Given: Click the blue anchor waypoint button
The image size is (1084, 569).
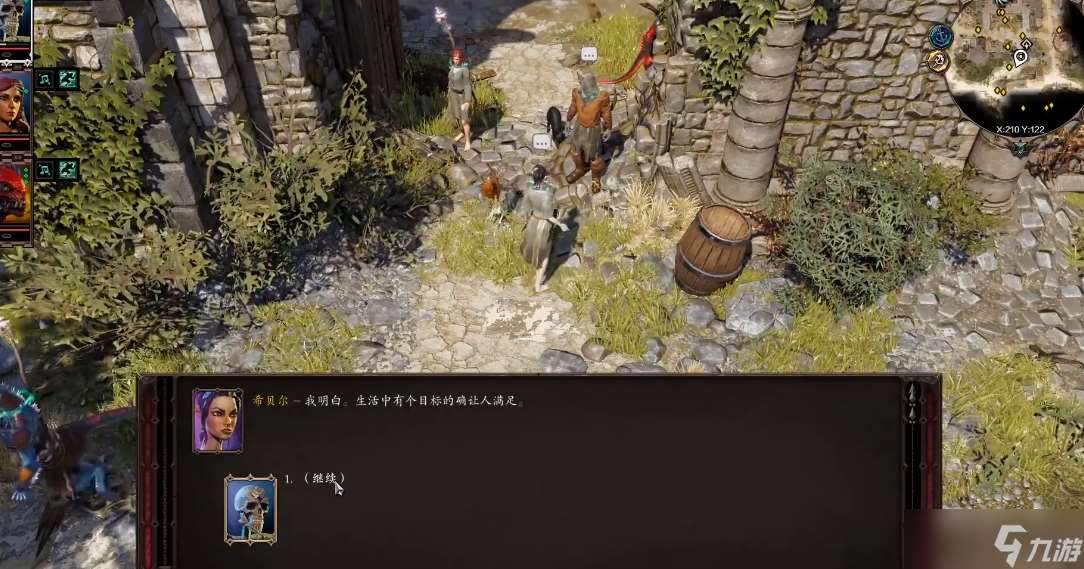Looking at the screenshot, I should pos(940,36).
